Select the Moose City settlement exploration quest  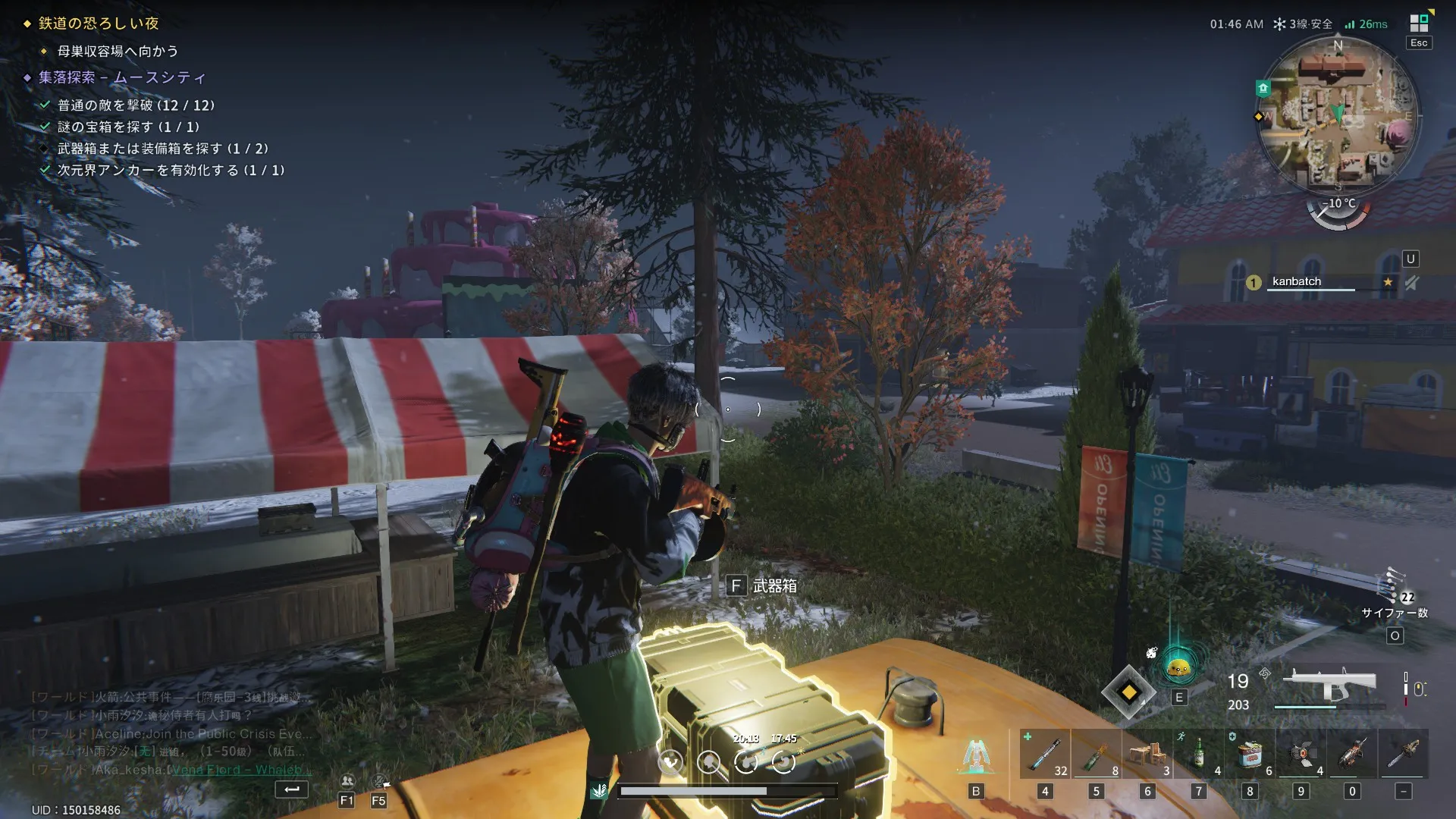tap(122, 77)
